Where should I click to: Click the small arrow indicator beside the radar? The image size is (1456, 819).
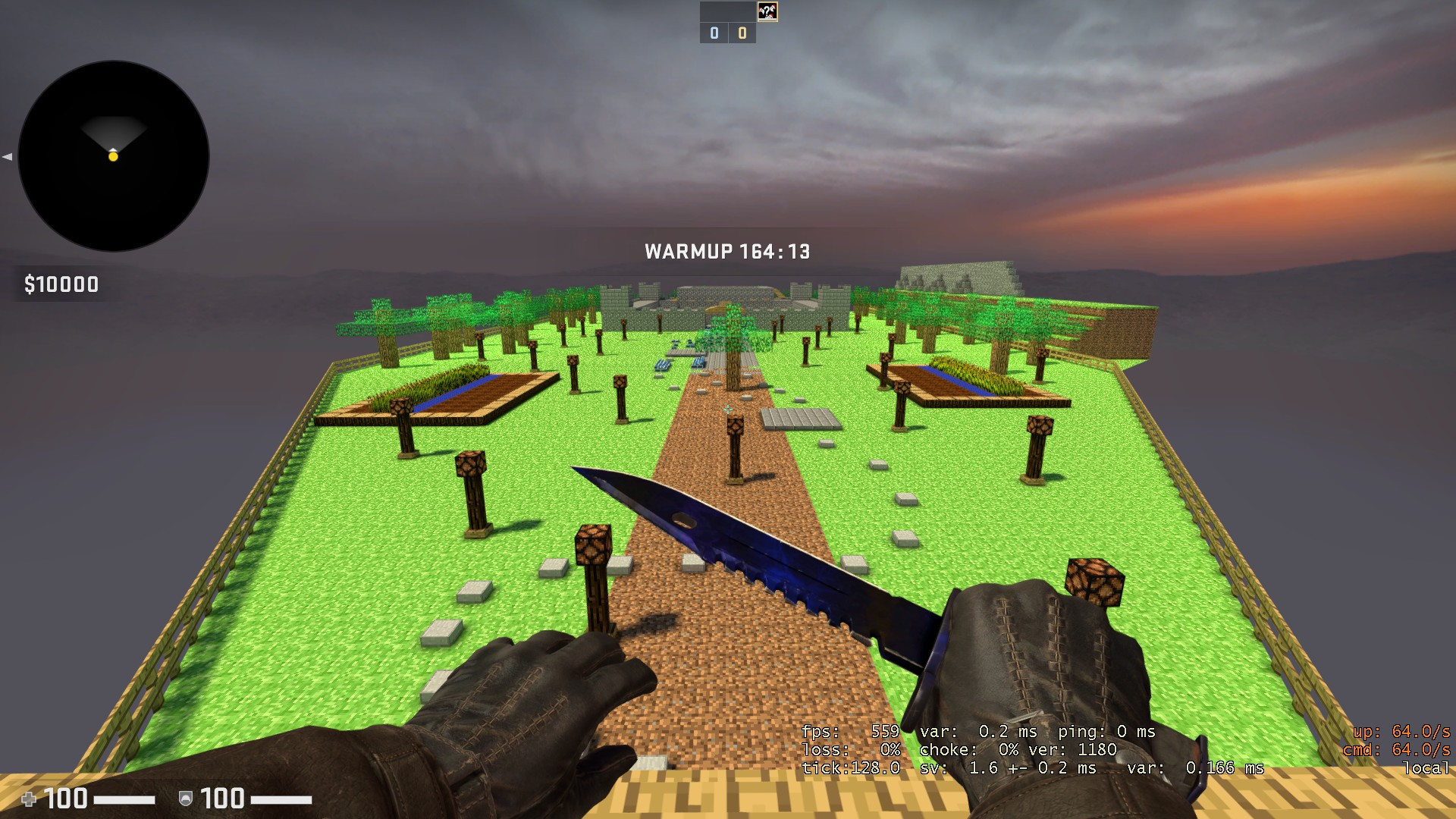(6, 157)
